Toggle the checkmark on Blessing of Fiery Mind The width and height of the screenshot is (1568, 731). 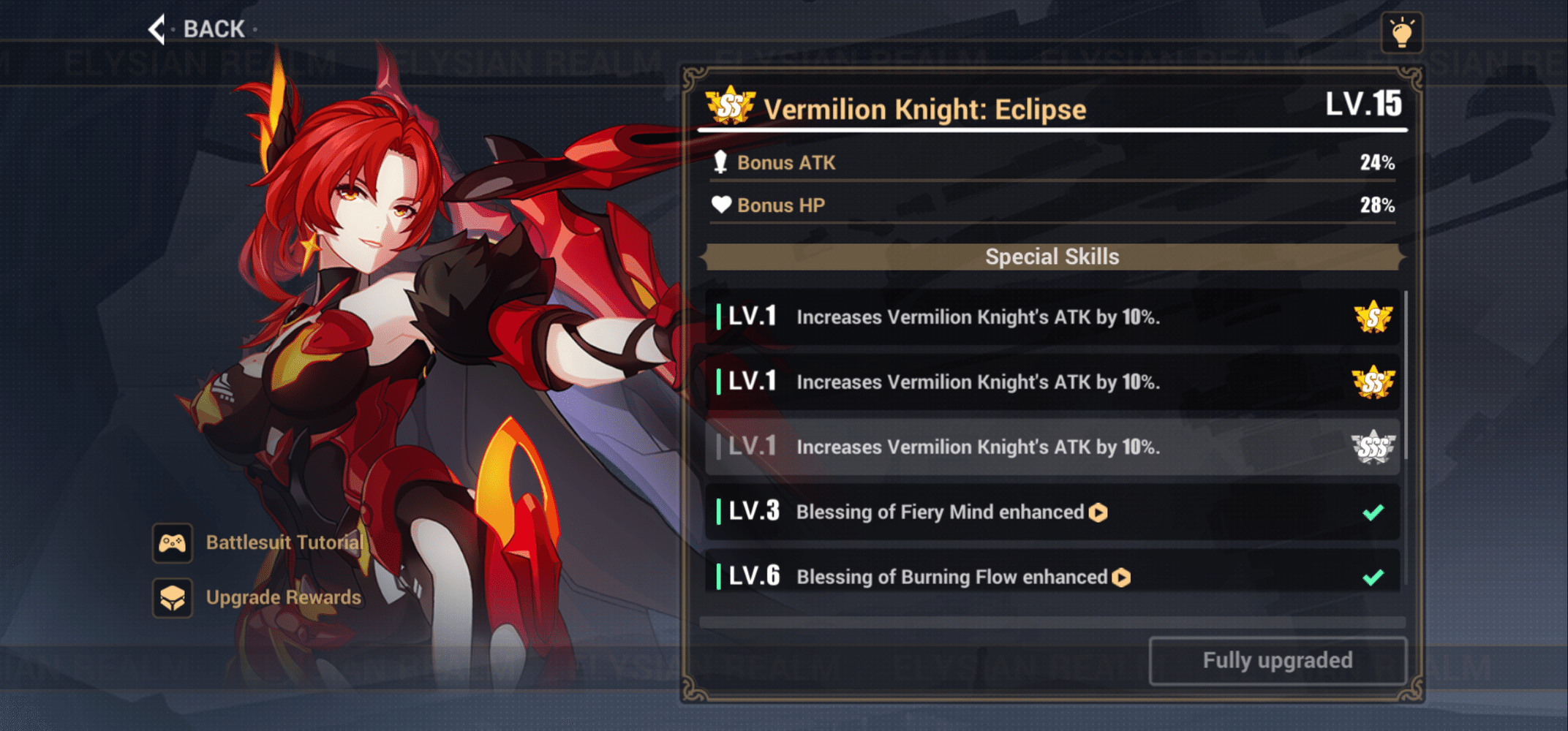pos(1372,512)
